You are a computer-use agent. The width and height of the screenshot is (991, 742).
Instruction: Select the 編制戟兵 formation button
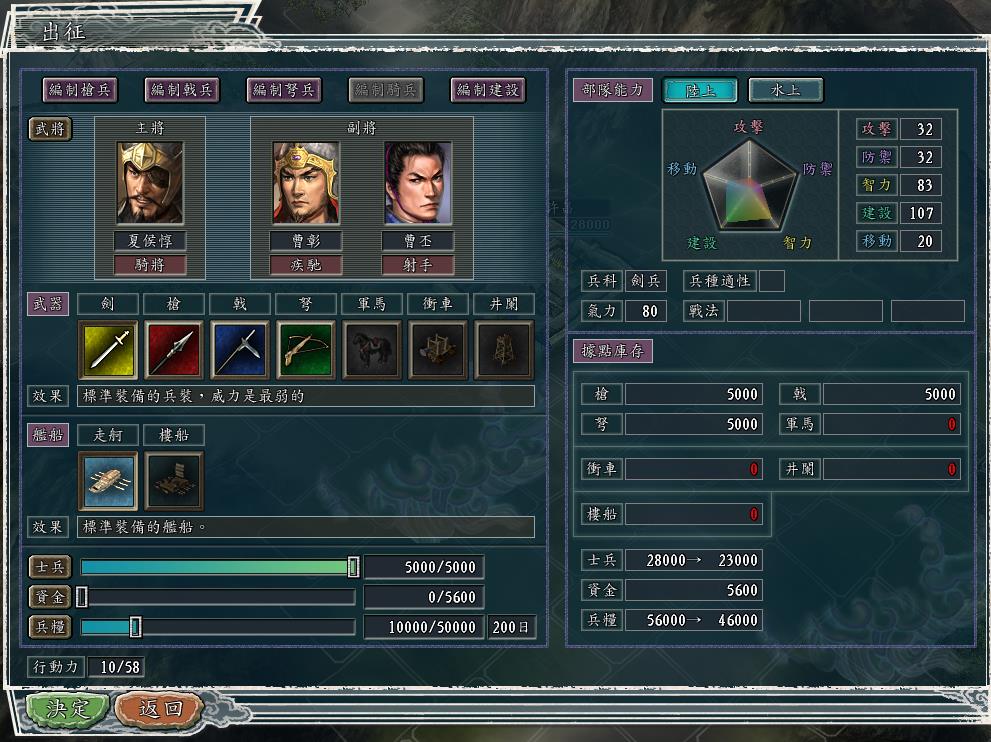[x=182, y=90]
